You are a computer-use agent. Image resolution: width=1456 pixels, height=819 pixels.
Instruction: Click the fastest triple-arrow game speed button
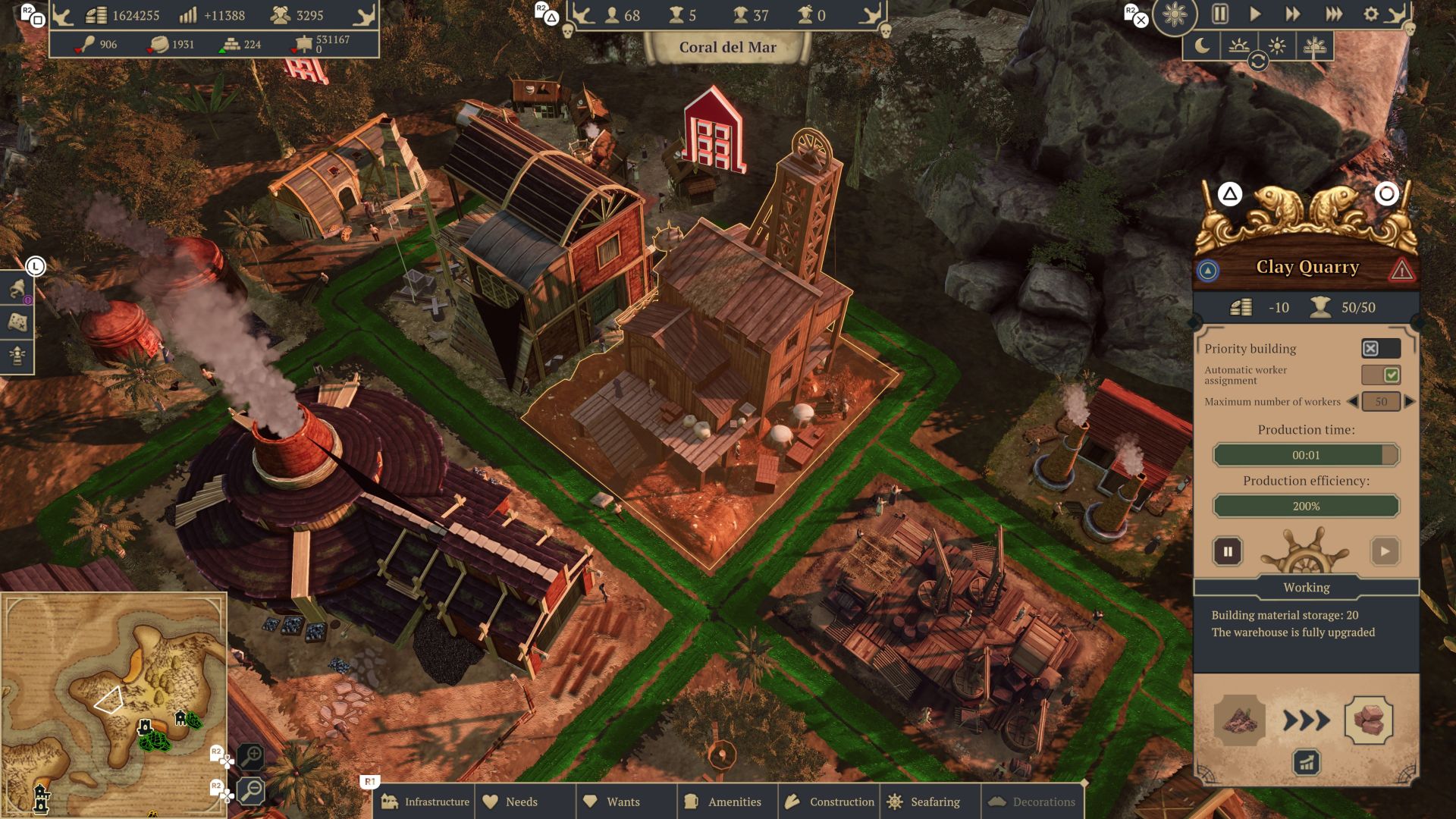[x=1333, y=14]
